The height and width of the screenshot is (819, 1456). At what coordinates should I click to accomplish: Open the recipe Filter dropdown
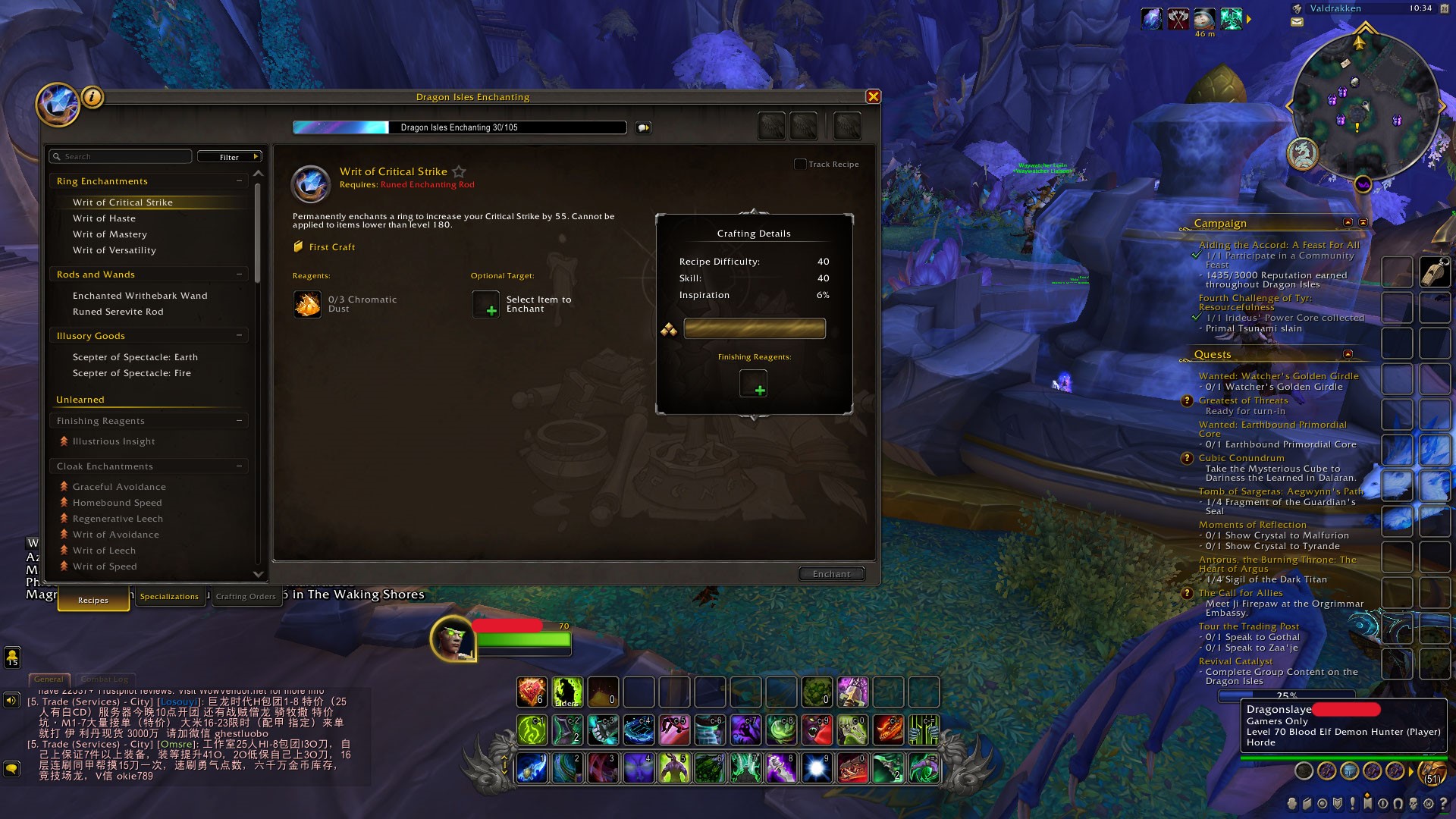[x=229, y=157]
